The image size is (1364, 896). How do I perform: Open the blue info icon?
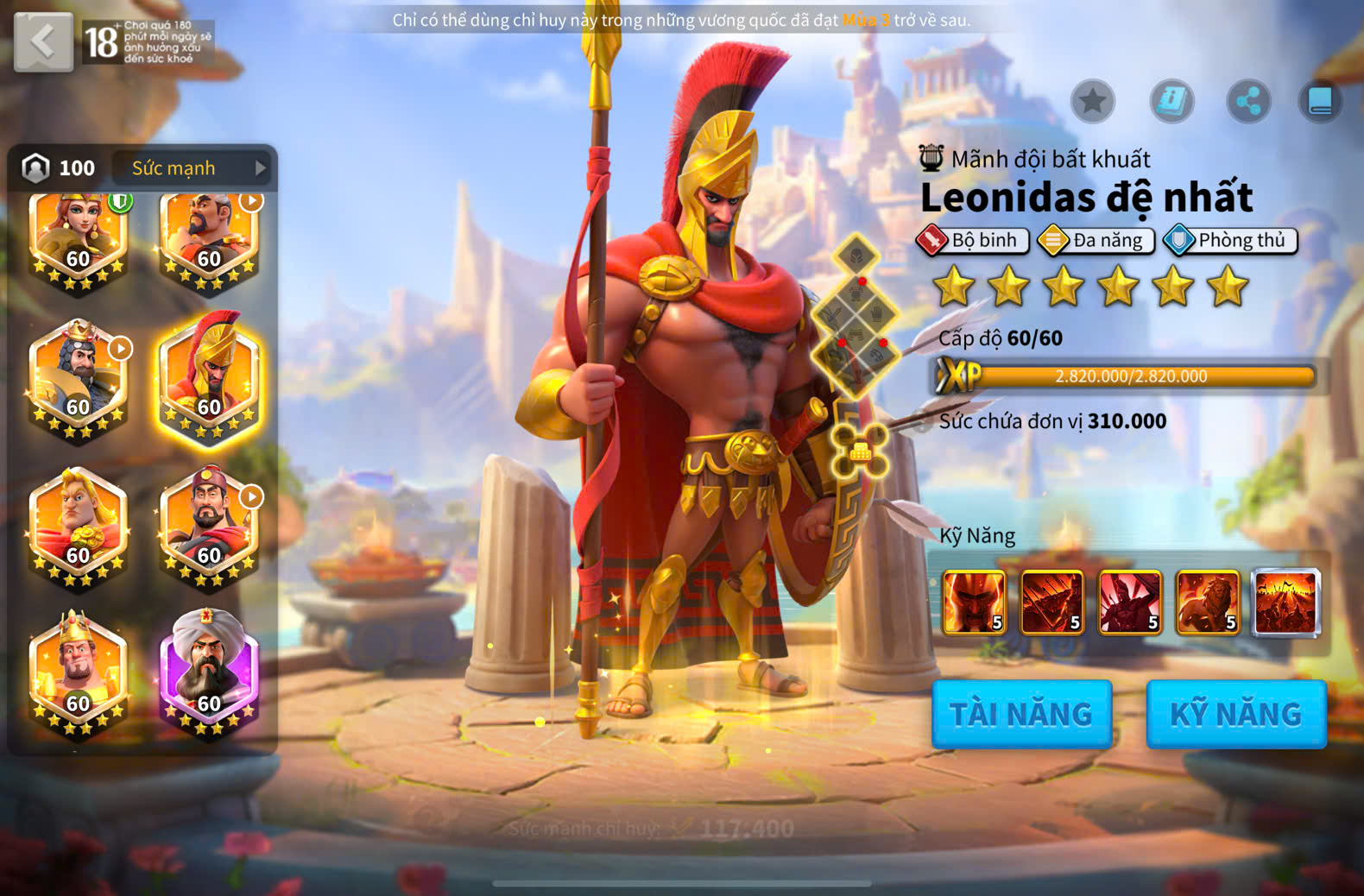point(1171,102)
